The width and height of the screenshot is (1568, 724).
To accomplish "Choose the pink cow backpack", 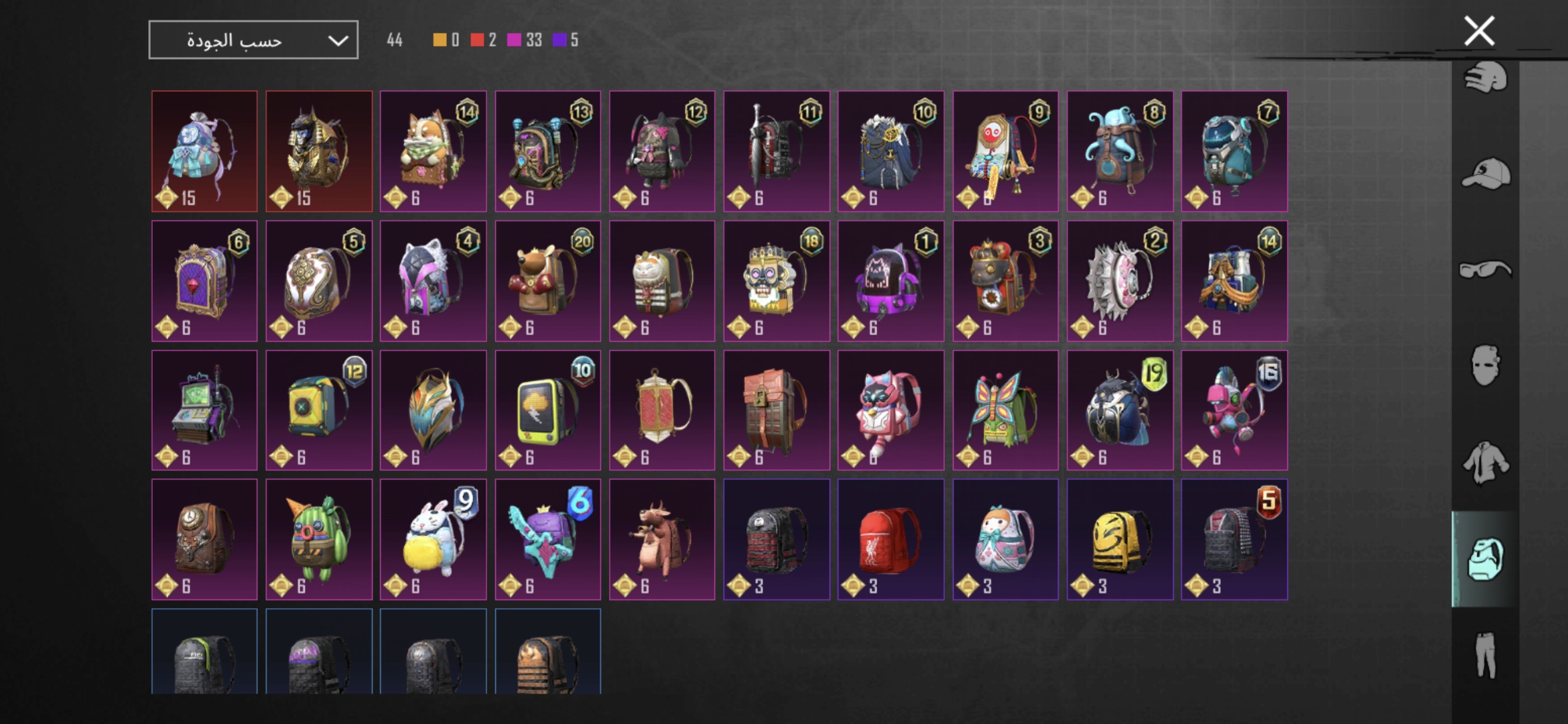I will point(662,540).
